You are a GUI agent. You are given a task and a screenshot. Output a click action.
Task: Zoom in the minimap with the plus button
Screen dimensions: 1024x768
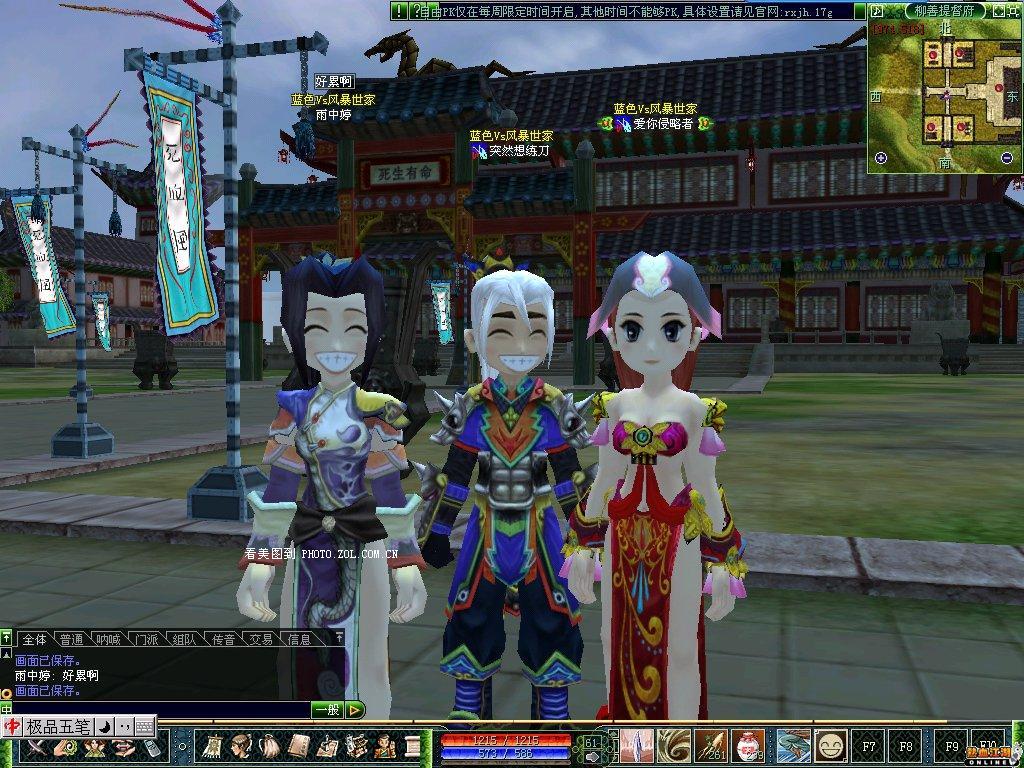[881, 158]
